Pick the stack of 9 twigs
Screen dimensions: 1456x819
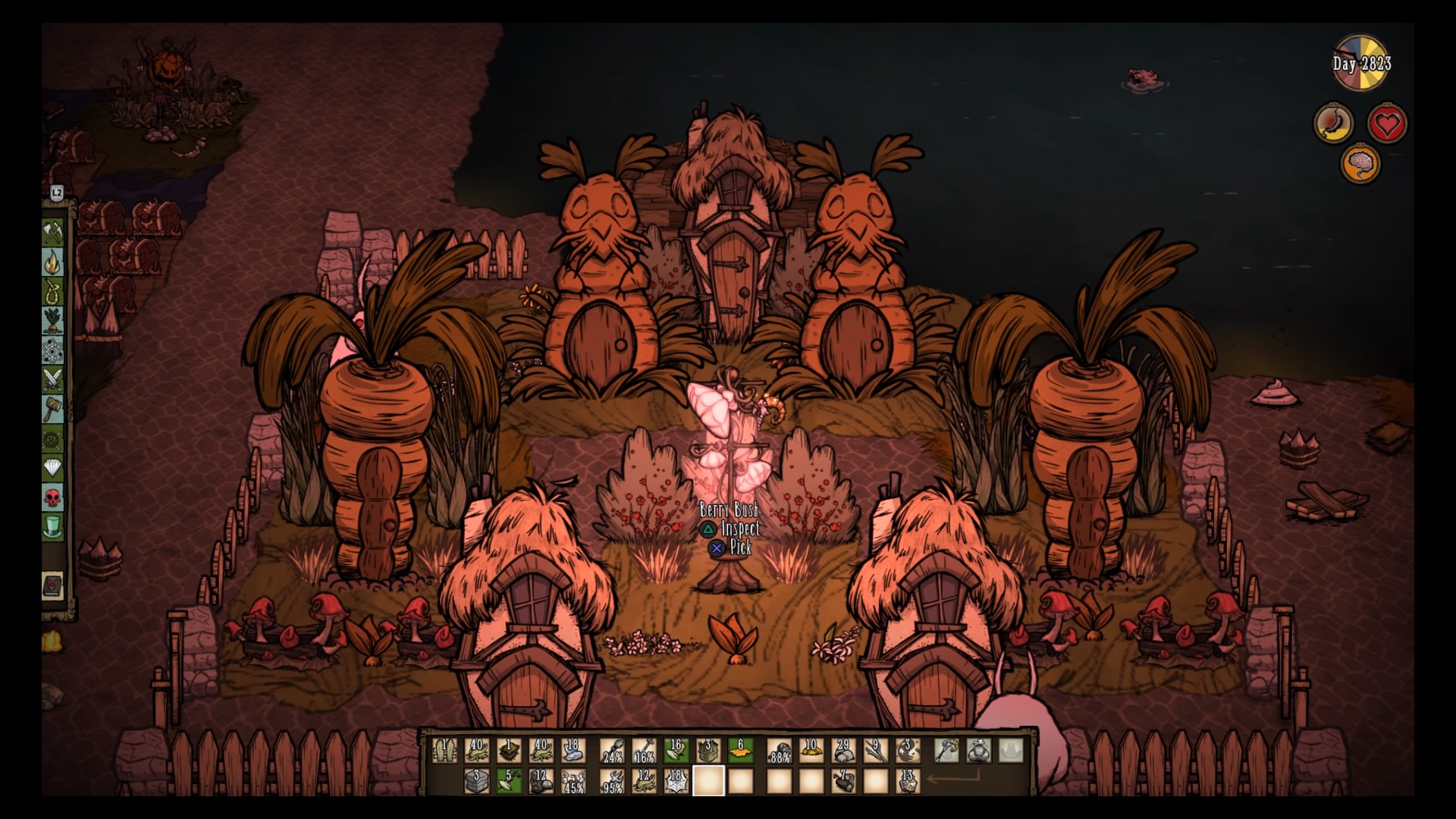click(x=875, y=750)
